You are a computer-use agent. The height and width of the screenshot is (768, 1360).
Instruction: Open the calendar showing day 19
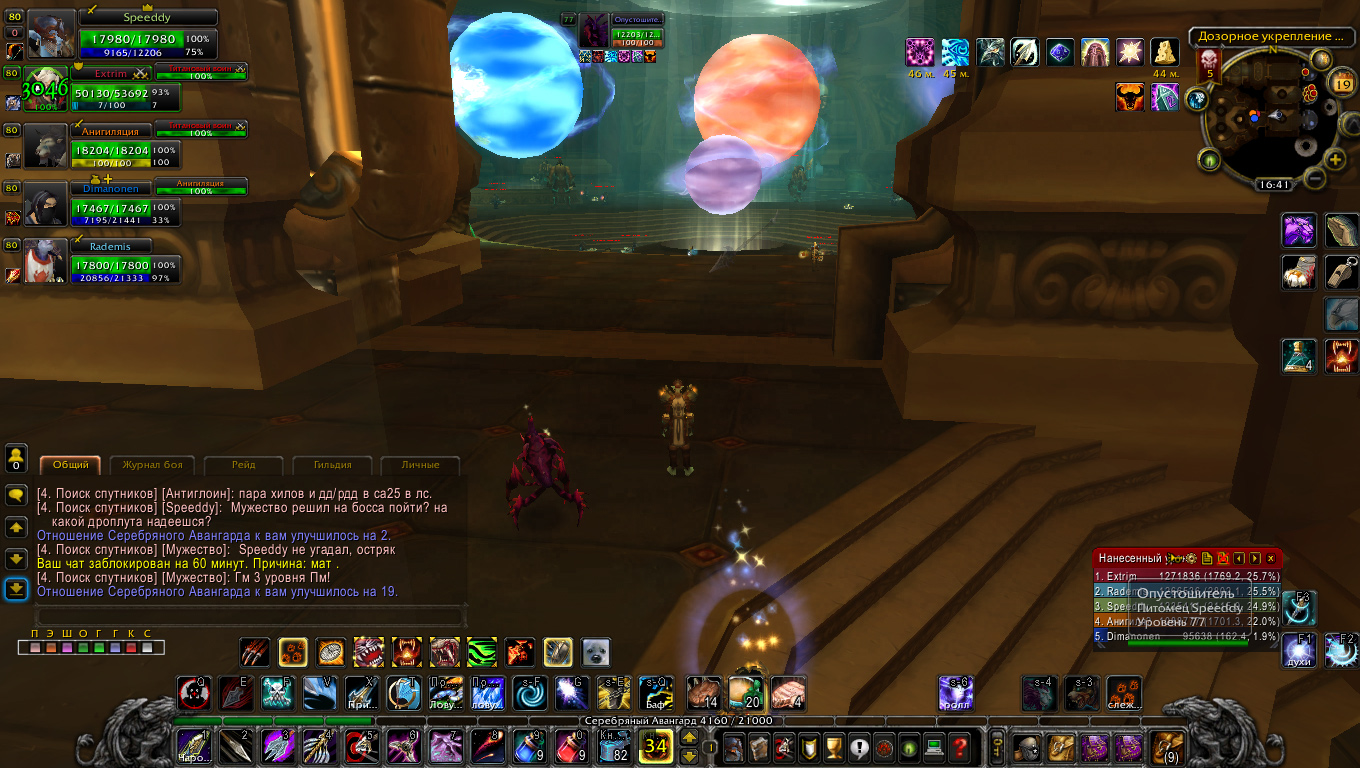click(x=1342, y=84)
